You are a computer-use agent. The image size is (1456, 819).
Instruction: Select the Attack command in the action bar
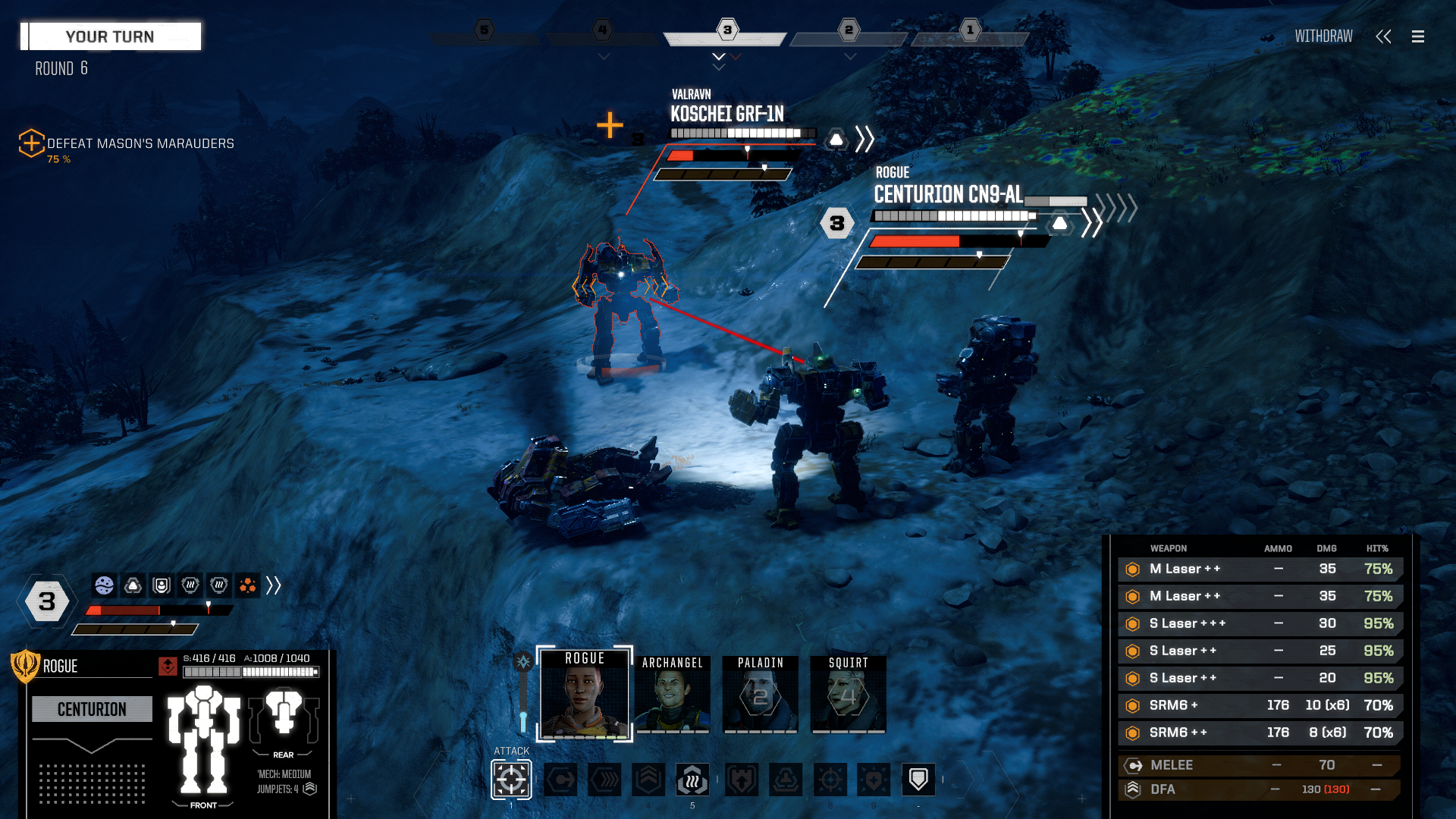pyautogui.click(x=510, y=778)
